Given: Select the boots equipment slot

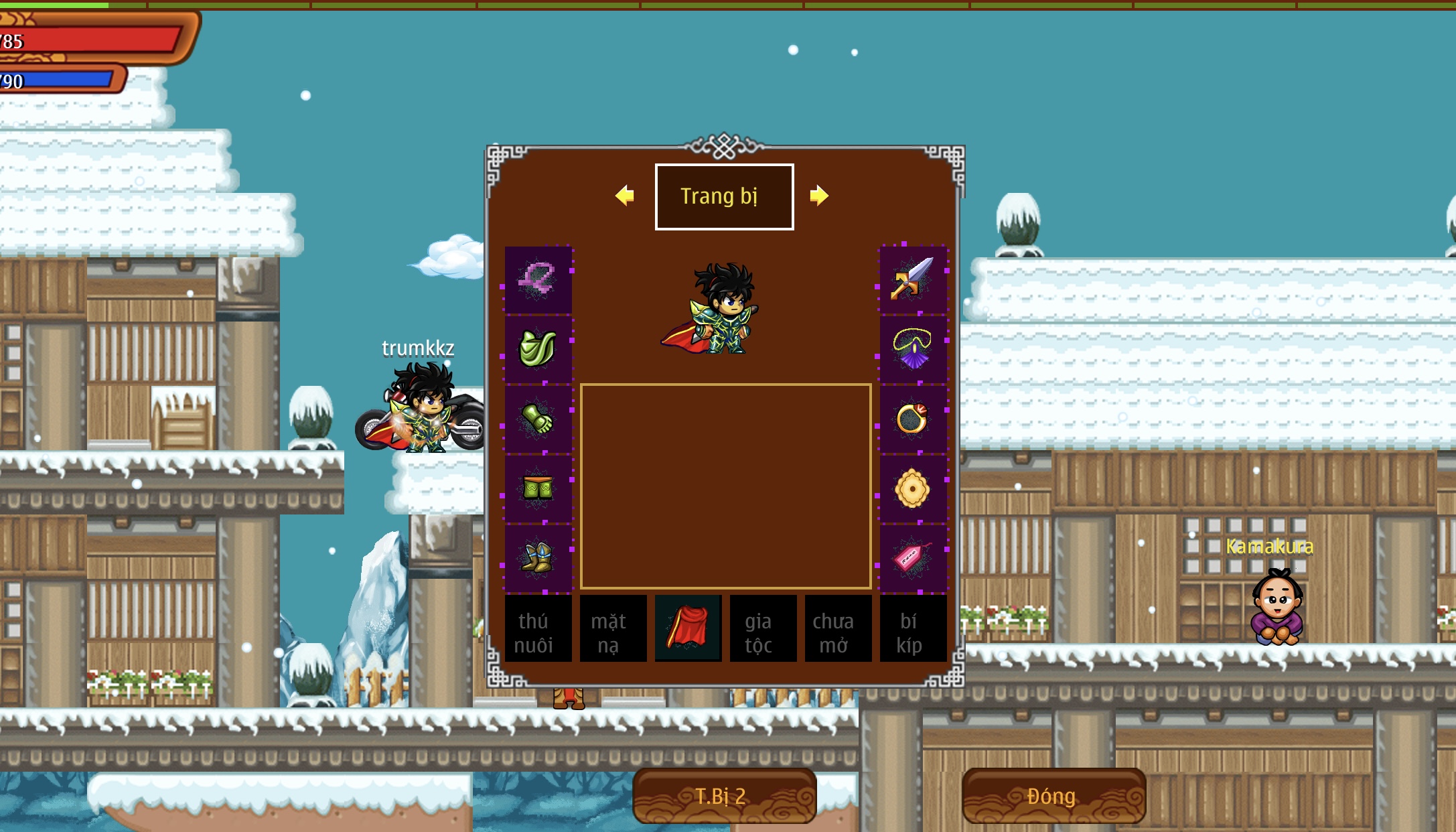Looking at the screenshot, I should (x=538, y=557).
